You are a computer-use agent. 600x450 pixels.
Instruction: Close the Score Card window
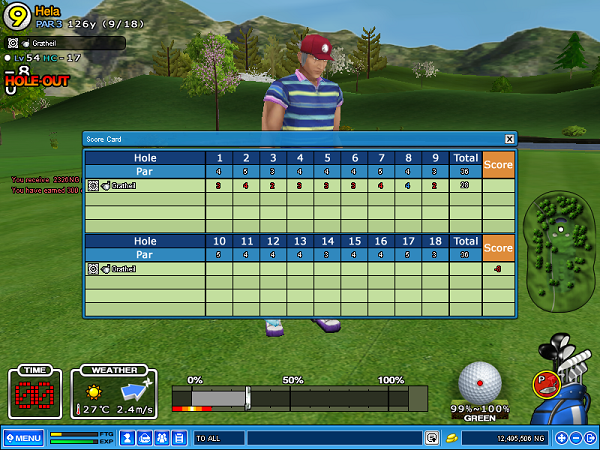pyautogui.click(x=509, y=139)
